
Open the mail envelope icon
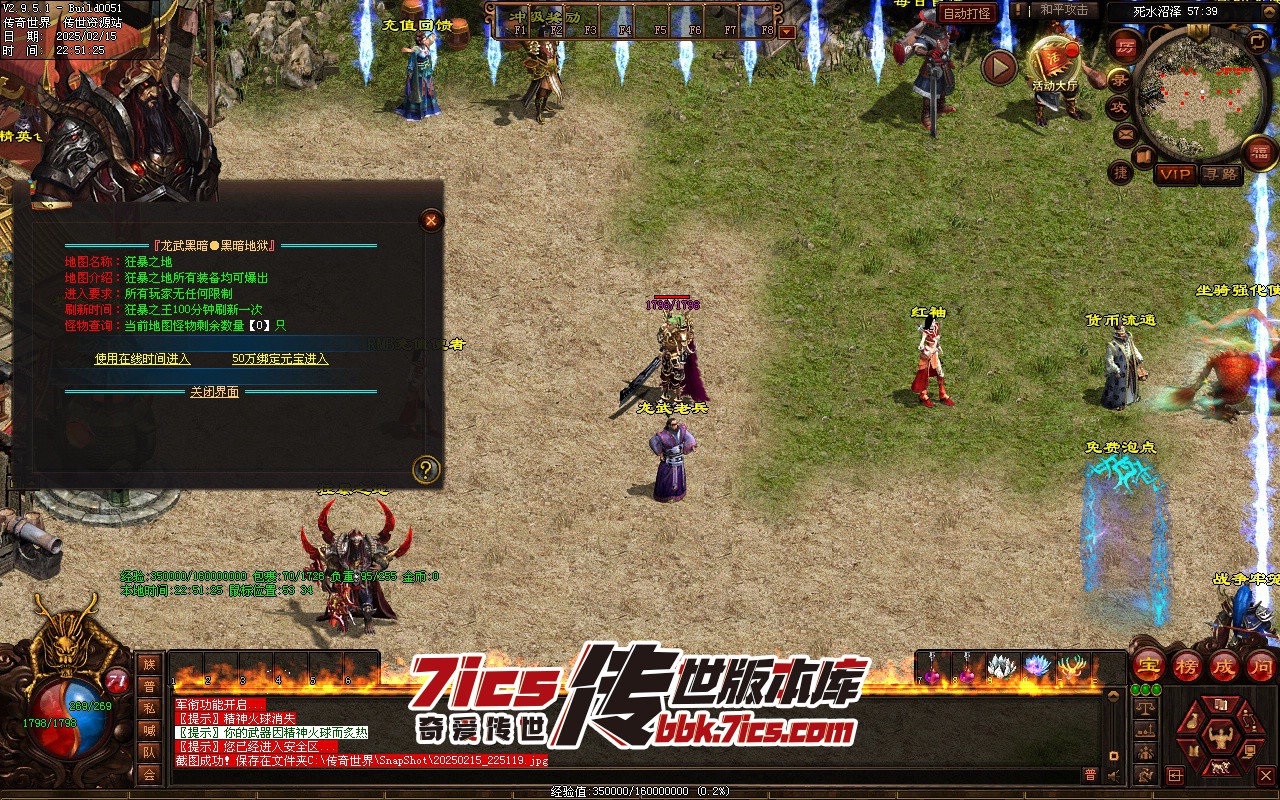point(1127,133)
